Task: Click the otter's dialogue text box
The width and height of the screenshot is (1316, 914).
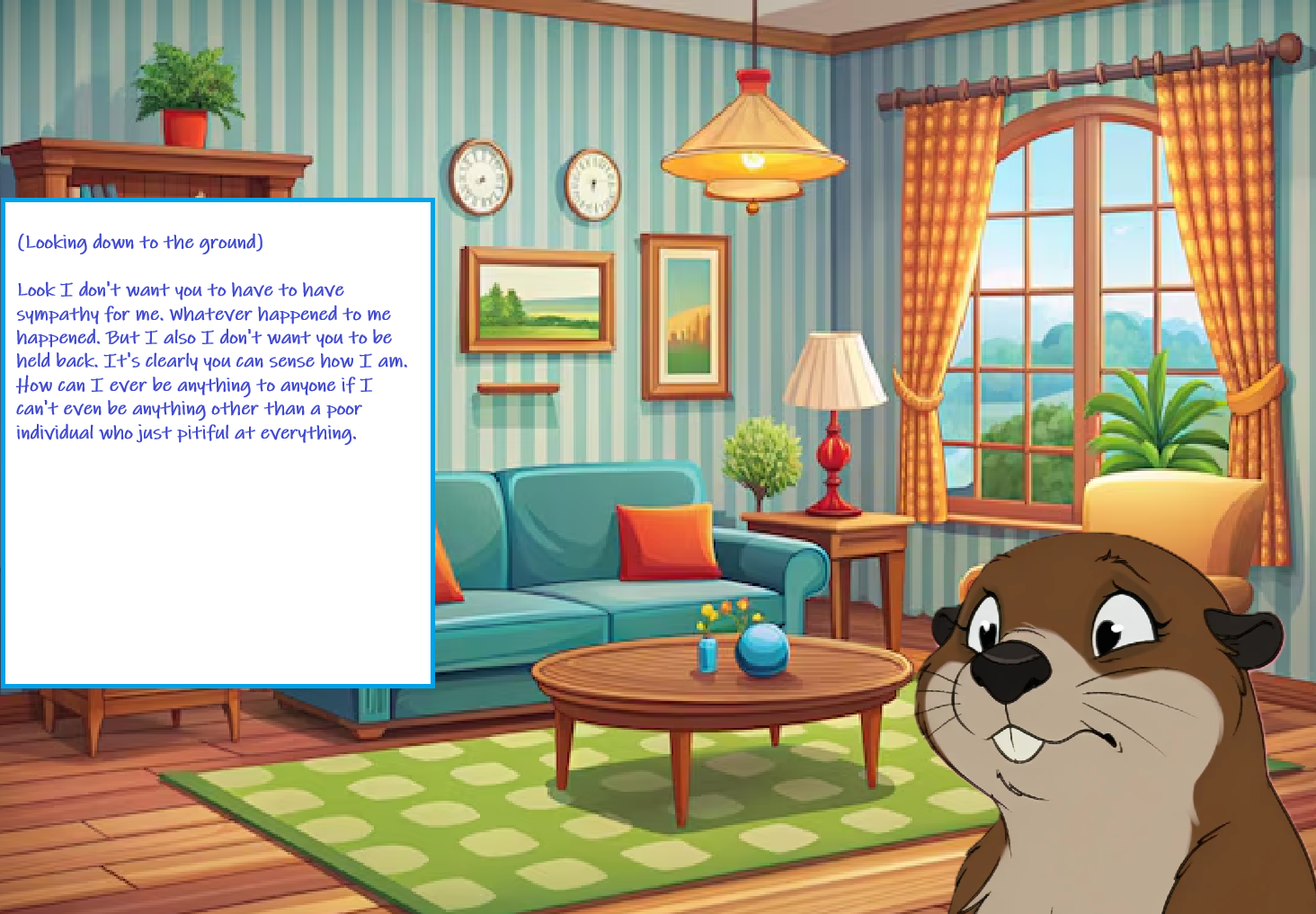Action: [x=218, y=442]
